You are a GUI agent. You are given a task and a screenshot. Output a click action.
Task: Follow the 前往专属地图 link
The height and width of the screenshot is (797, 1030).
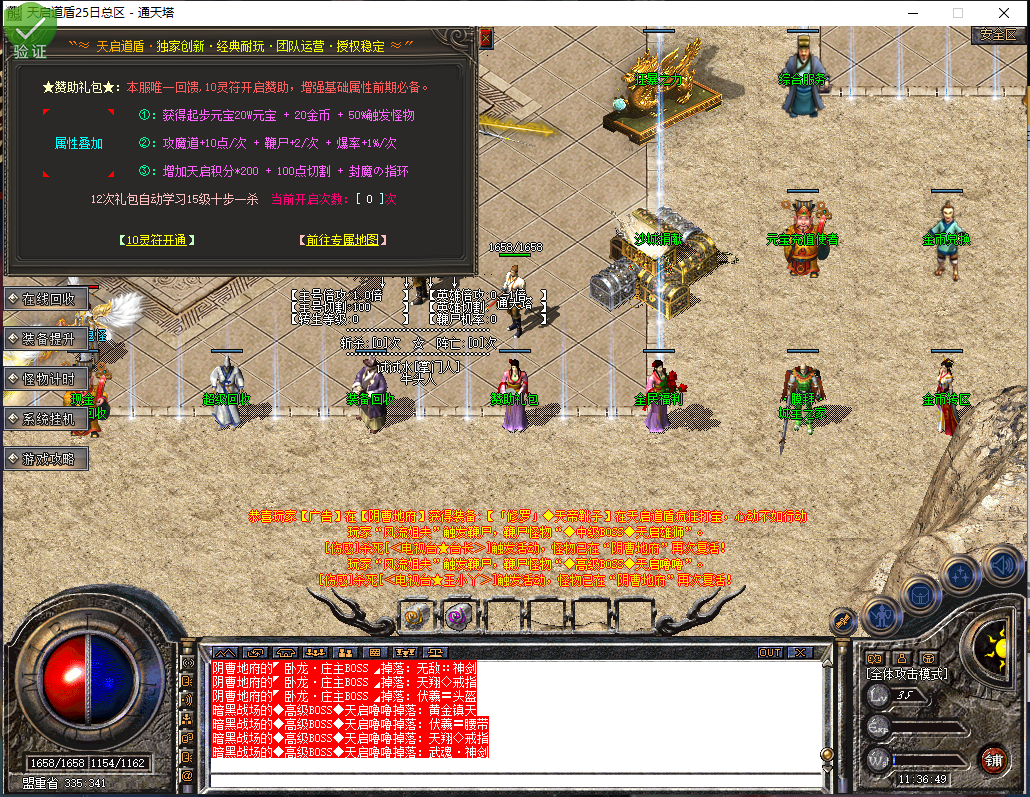click(x=342, y=240)
